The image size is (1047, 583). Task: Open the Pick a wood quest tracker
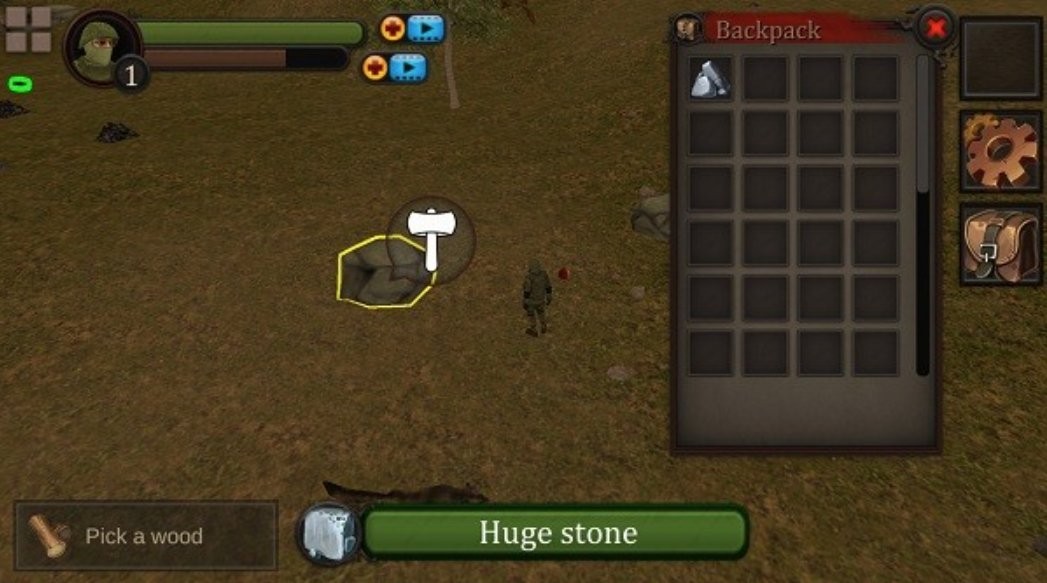click(146, 536)
